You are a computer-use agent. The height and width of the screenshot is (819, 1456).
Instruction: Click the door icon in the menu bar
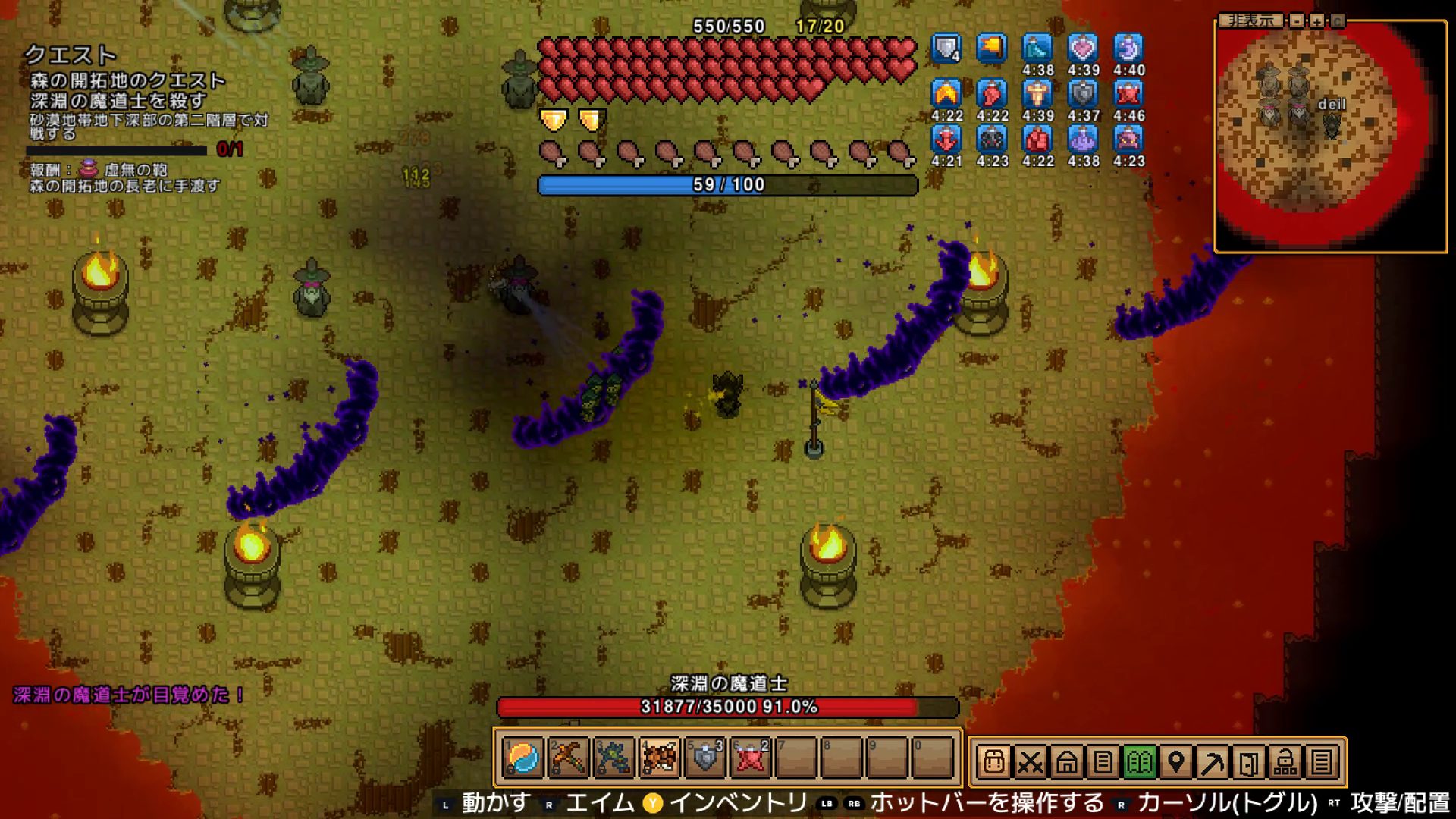[x=1249, y=762]
